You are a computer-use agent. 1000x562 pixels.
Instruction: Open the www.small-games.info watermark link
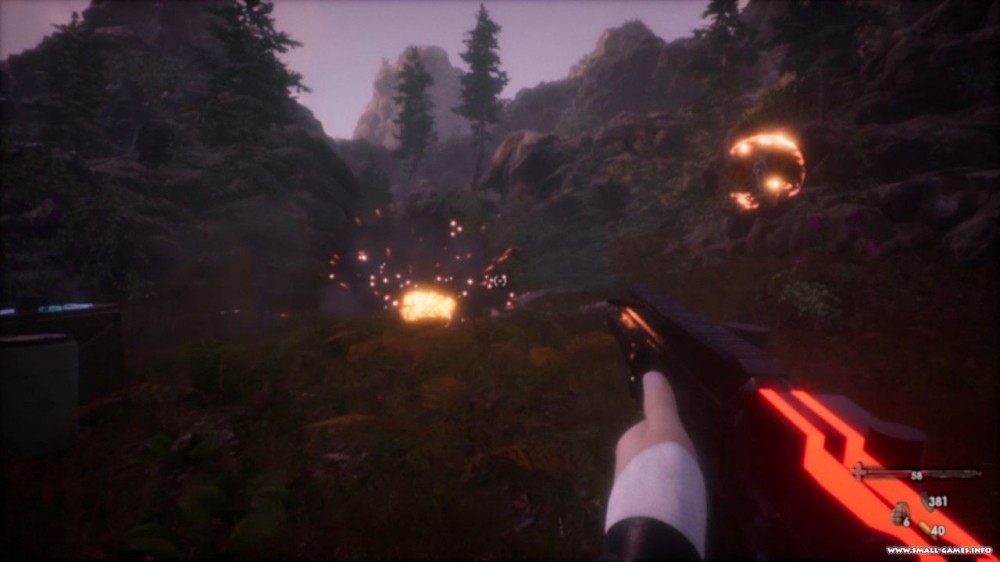(938, 550)
